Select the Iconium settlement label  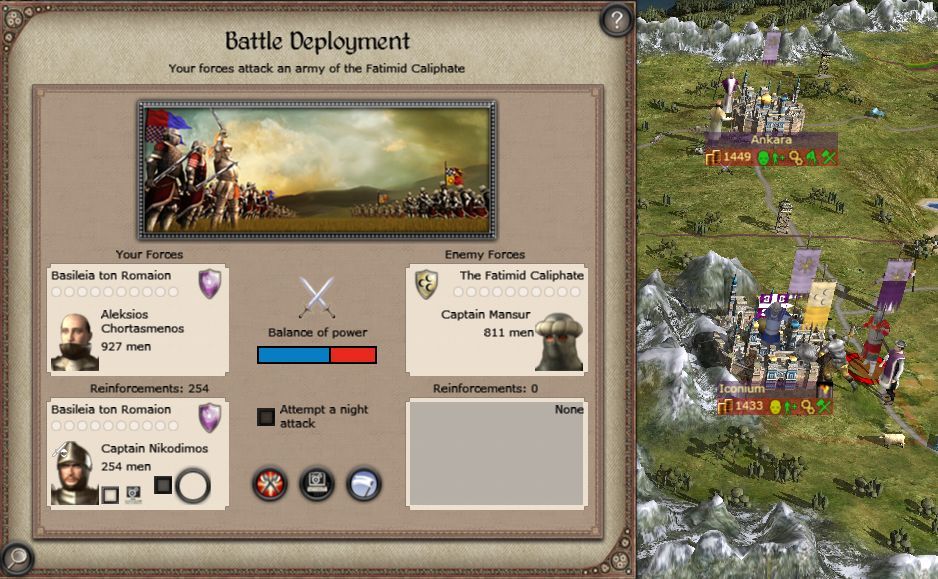click(742, 389)
